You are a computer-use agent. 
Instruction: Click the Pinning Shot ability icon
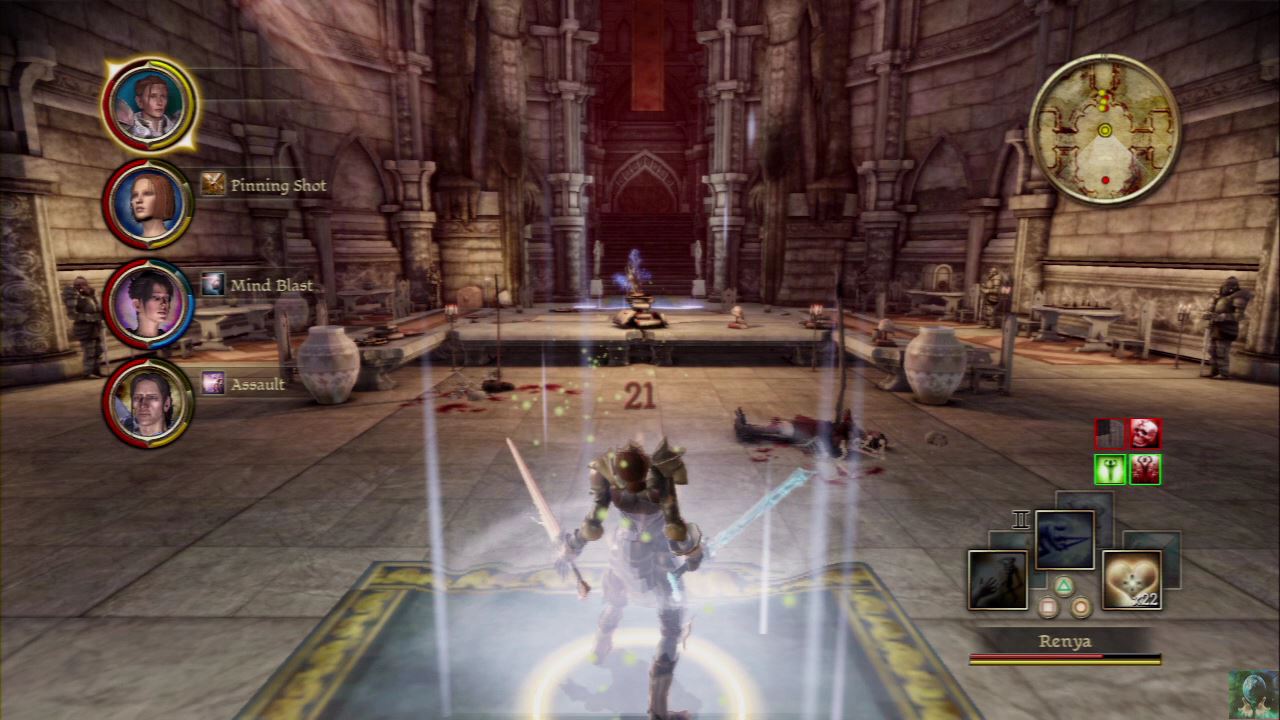212,184
